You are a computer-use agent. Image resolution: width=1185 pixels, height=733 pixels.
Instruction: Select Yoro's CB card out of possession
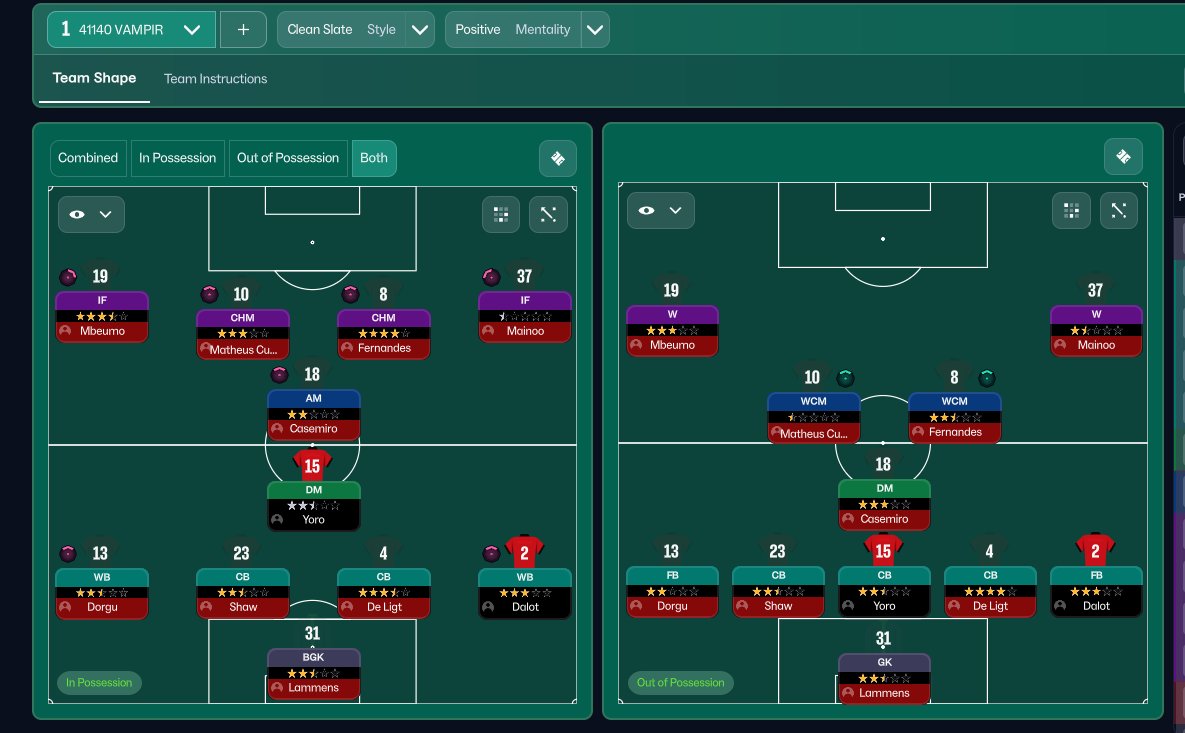(x=884, y=592)
